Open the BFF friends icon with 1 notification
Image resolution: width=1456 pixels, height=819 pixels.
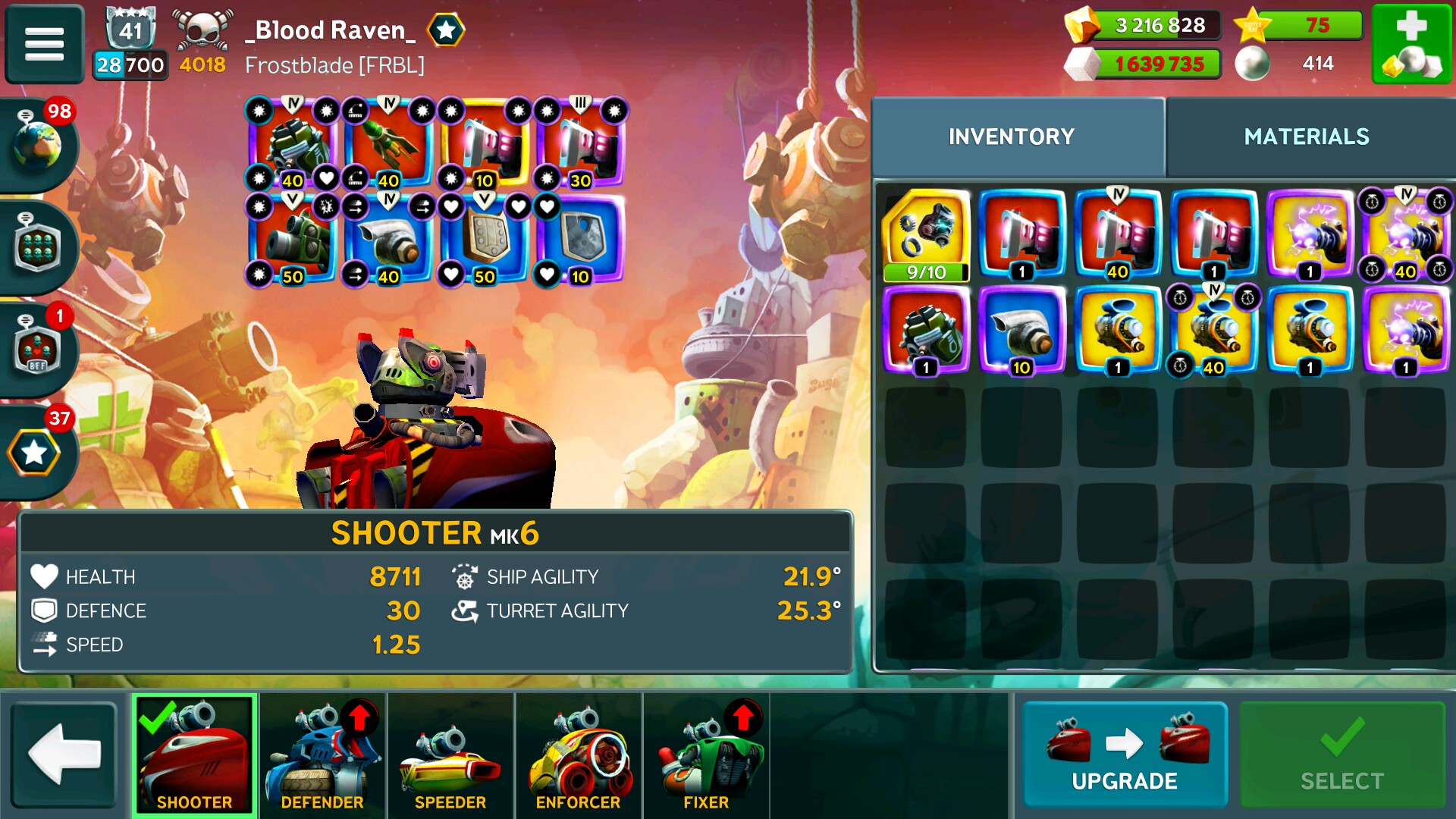point(36,350)
